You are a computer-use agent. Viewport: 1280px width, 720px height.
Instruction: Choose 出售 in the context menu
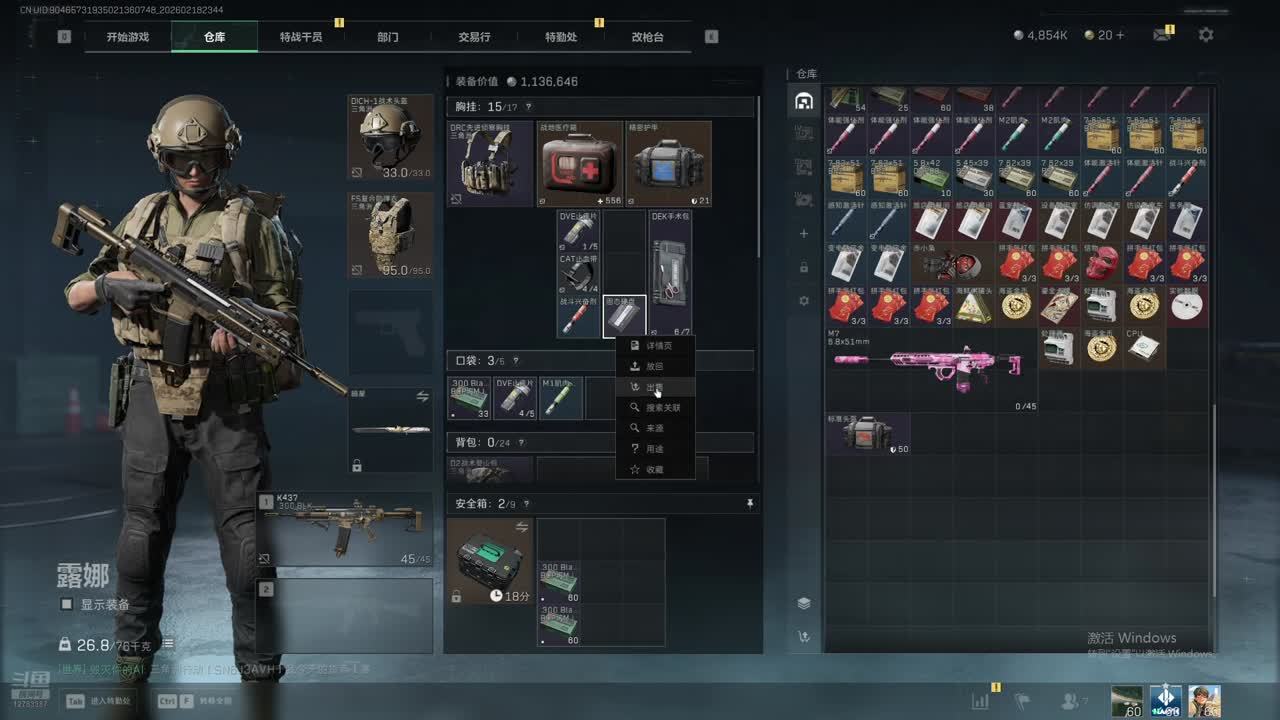click(654, 387)
